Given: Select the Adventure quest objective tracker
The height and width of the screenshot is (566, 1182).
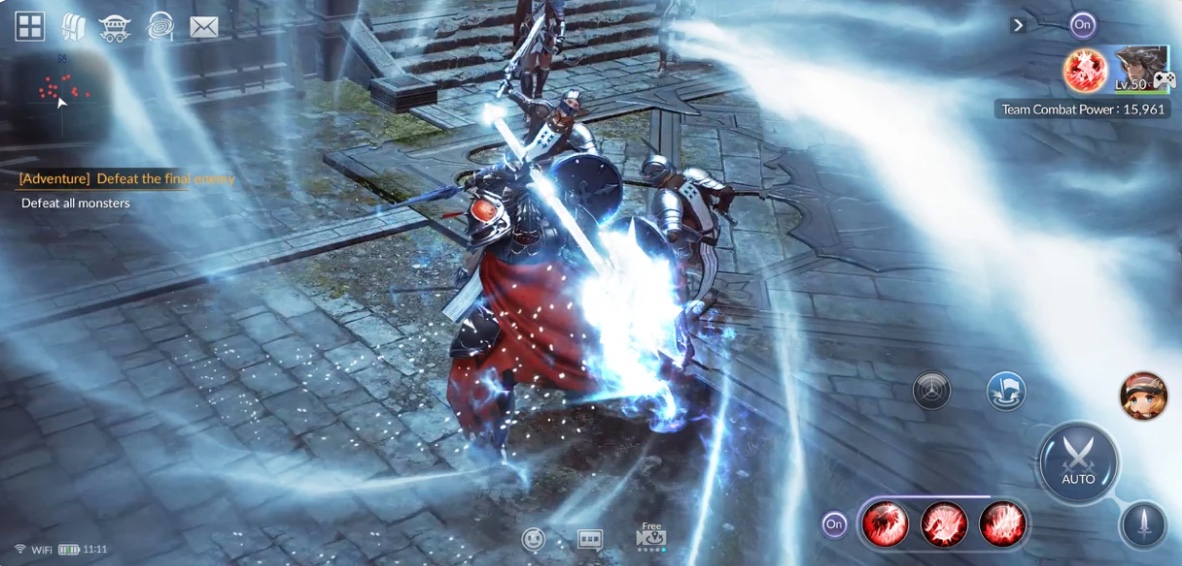Looking at the screenshot, I should 126,179.
